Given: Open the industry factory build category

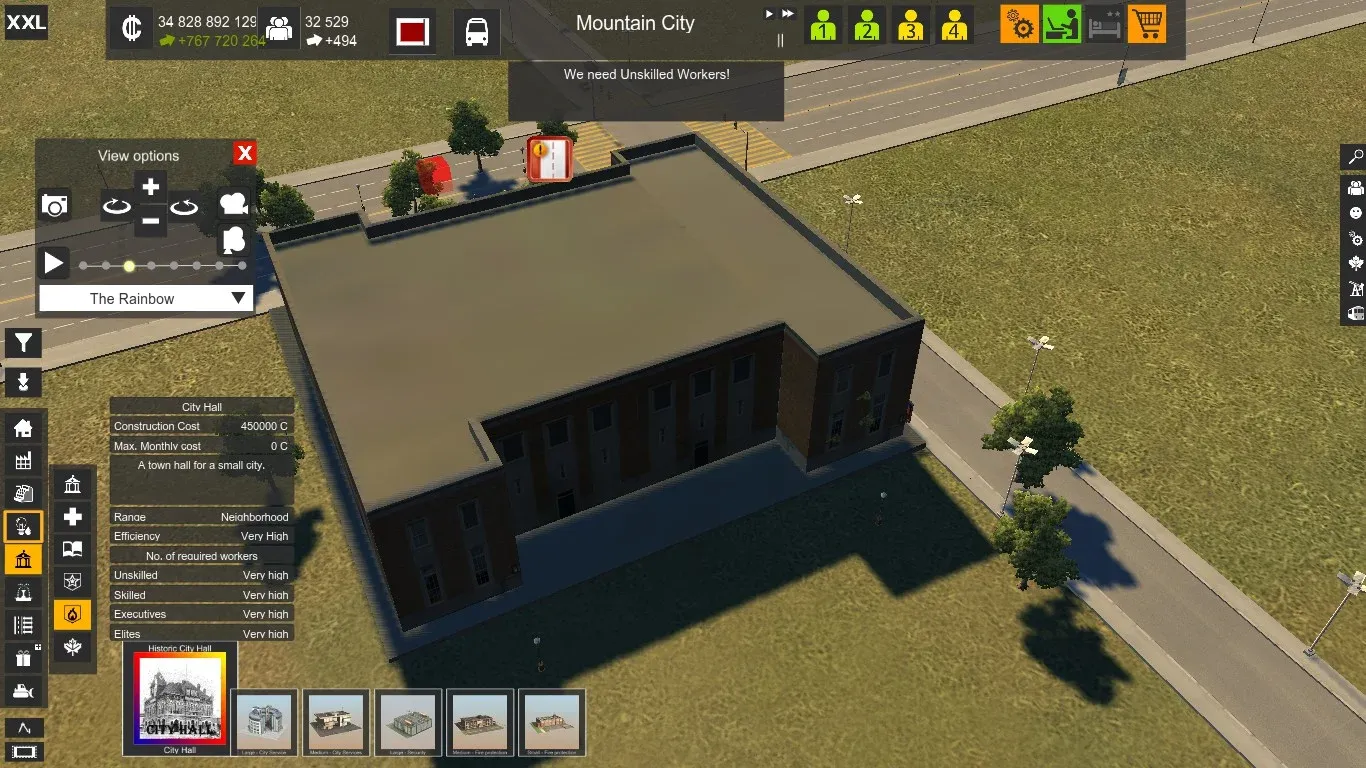Looking at the screenshot, I should (x=23, y=460).
